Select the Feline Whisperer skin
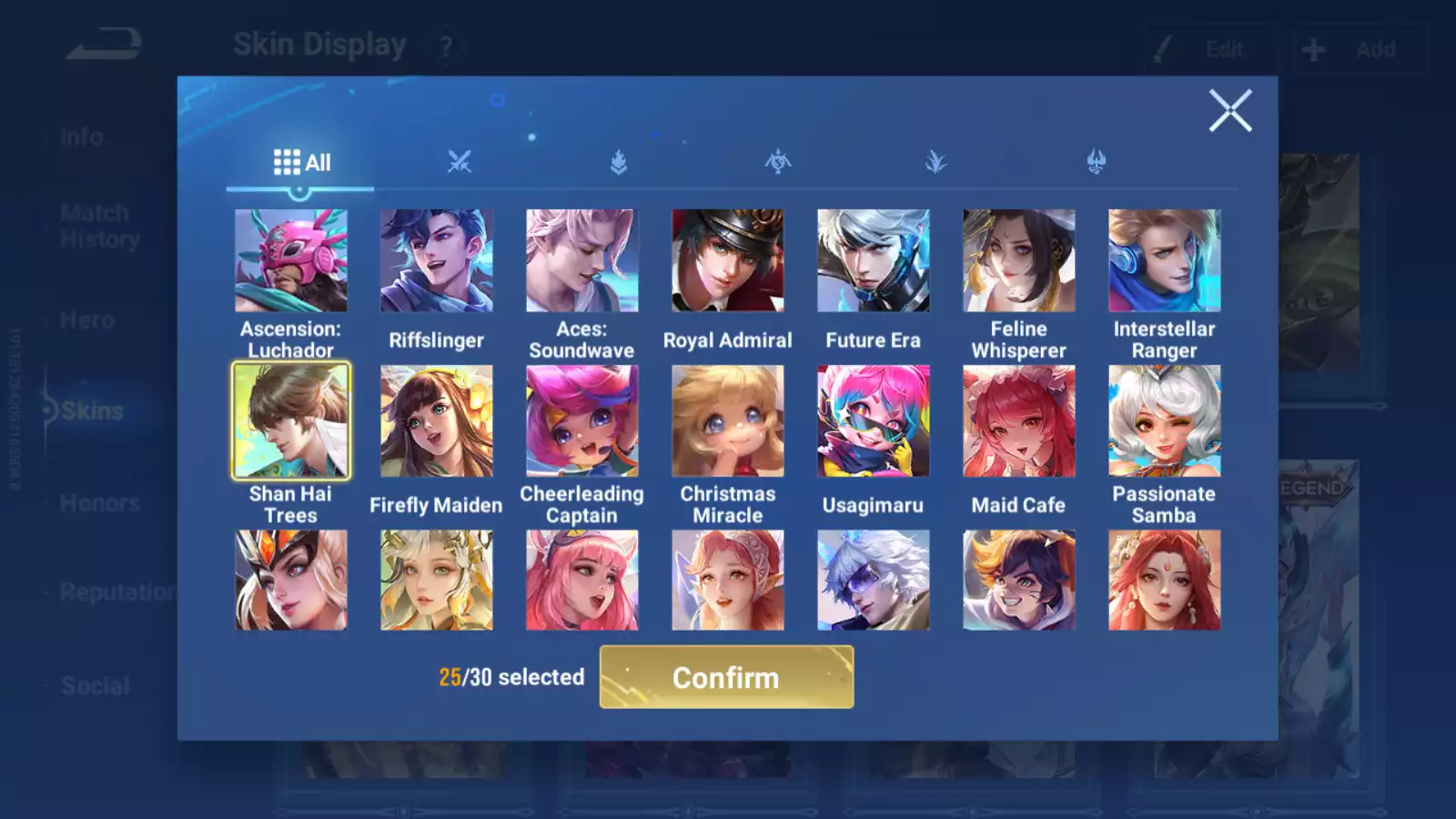The image size is (1456, 819). [x=1018, y=261]
